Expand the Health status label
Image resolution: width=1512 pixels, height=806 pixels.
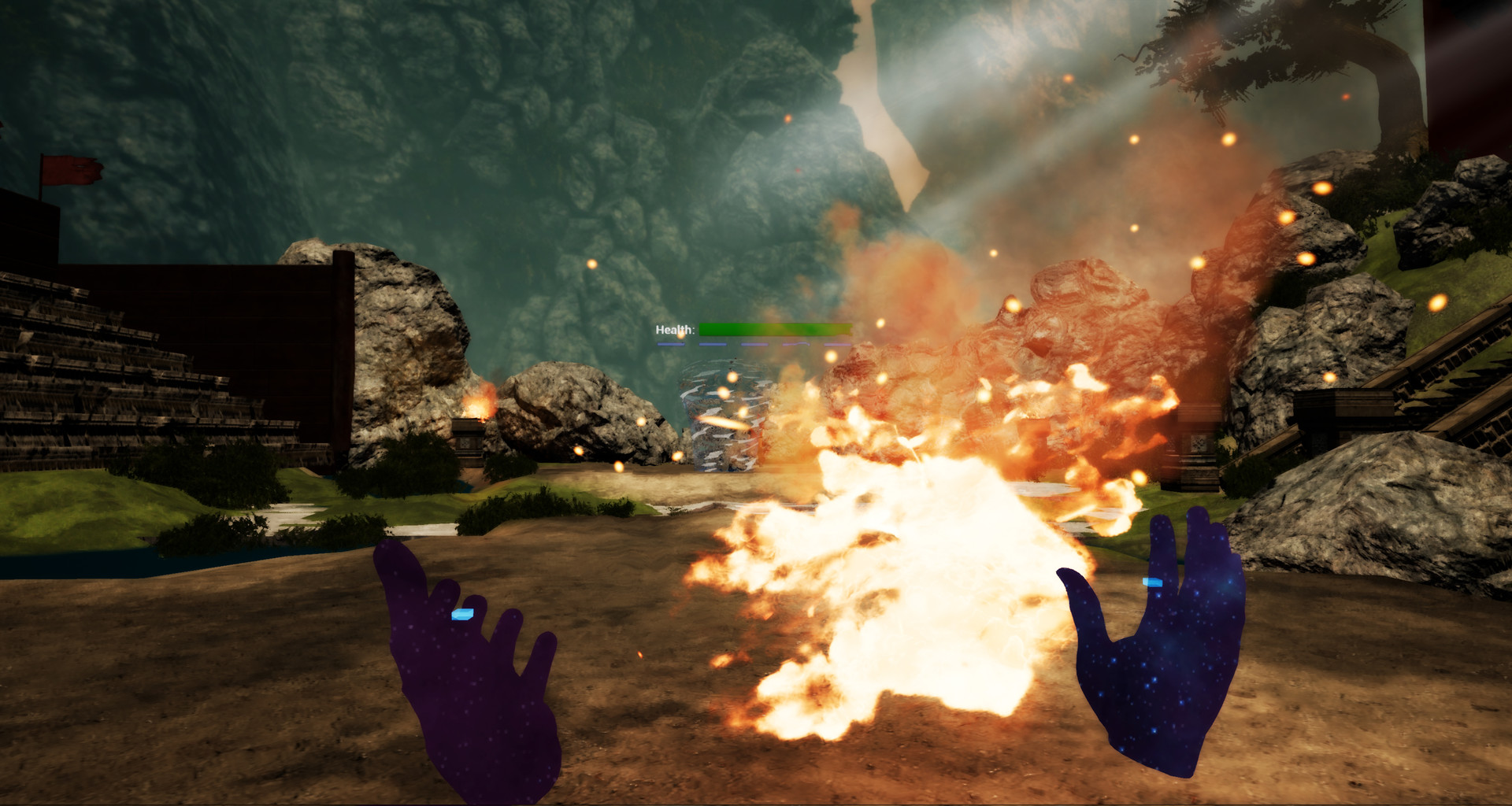click(674, 331)
